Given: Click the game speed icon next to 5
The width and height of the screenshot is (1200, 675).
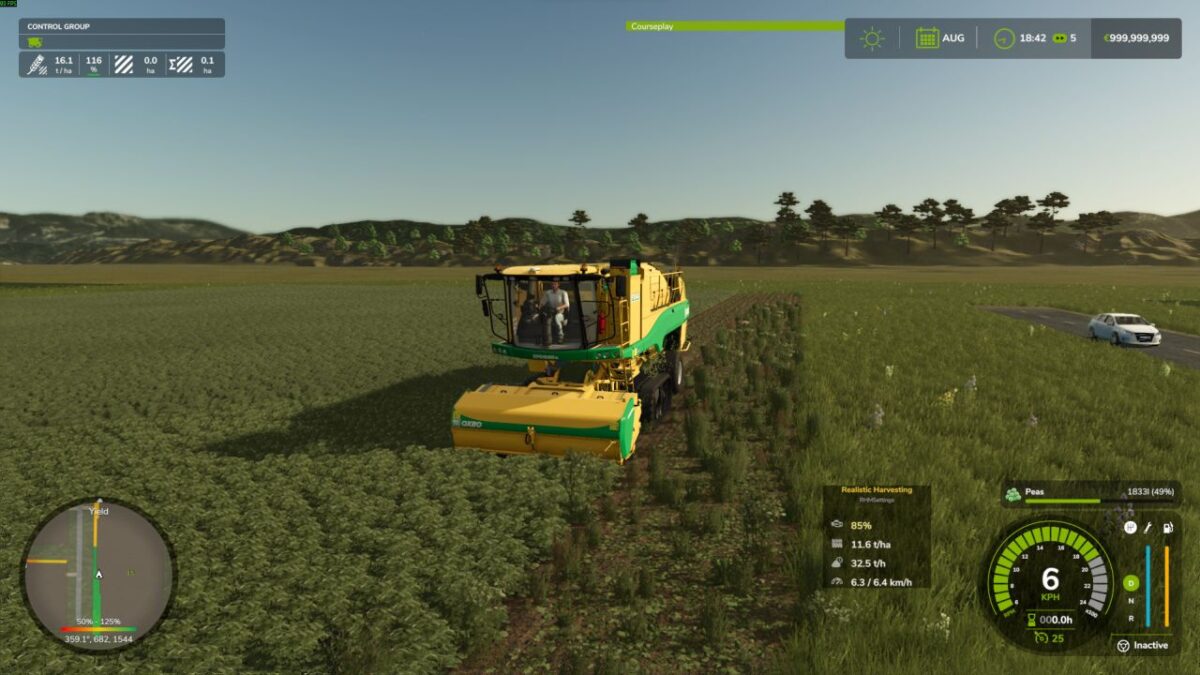Looking at the screenshot, I should tap(1060, 38).
